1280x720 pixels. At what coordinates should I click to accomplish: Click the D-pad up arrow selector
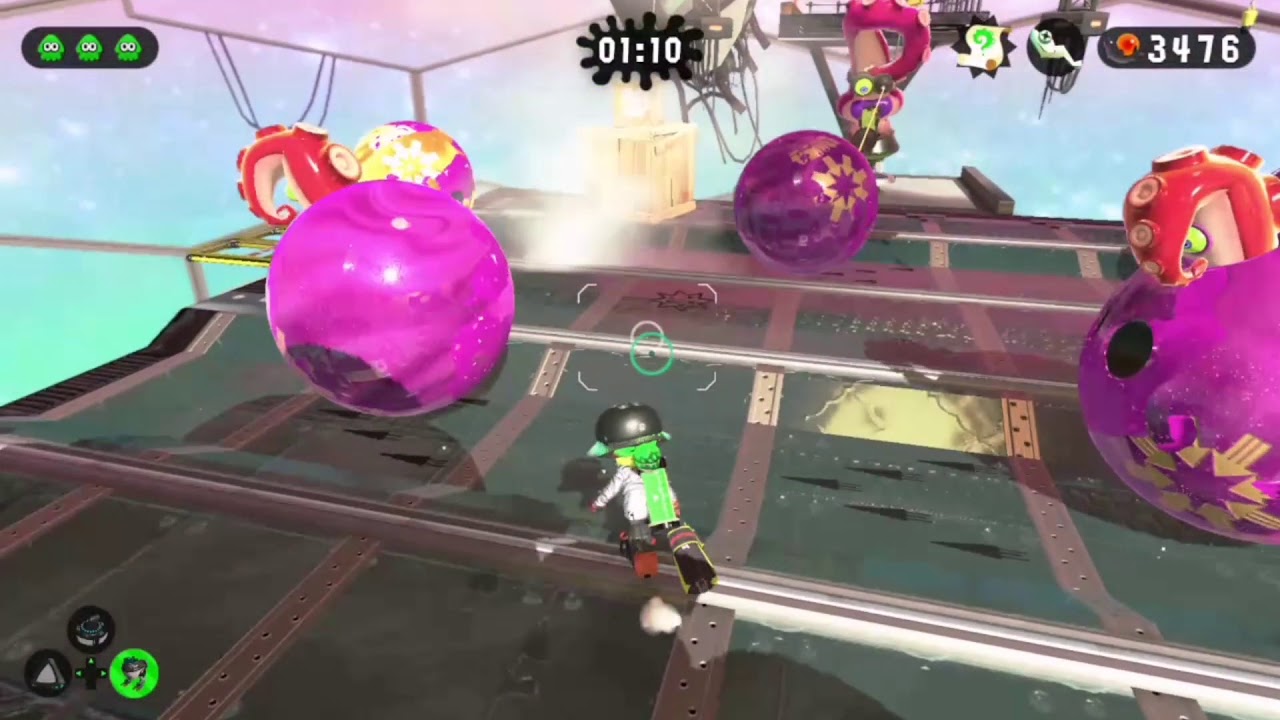(90, 660)
